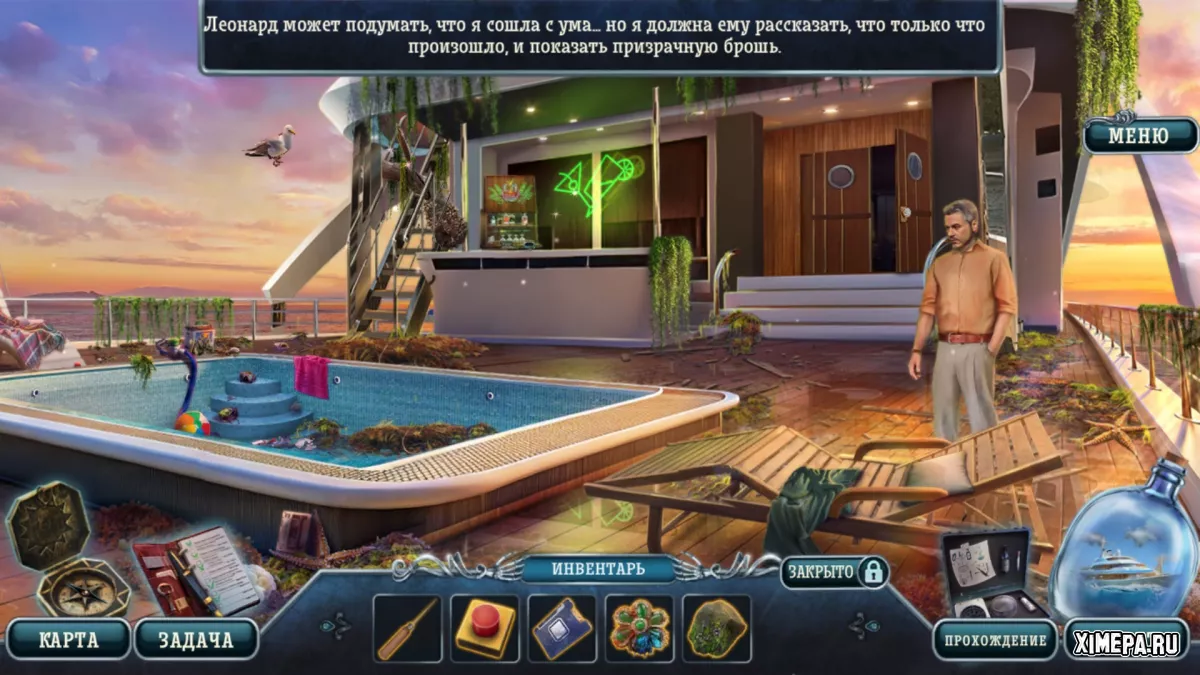The image size is (1200, 675).
Task: Pick the red button item slot
Action: [x=485, y=629]
